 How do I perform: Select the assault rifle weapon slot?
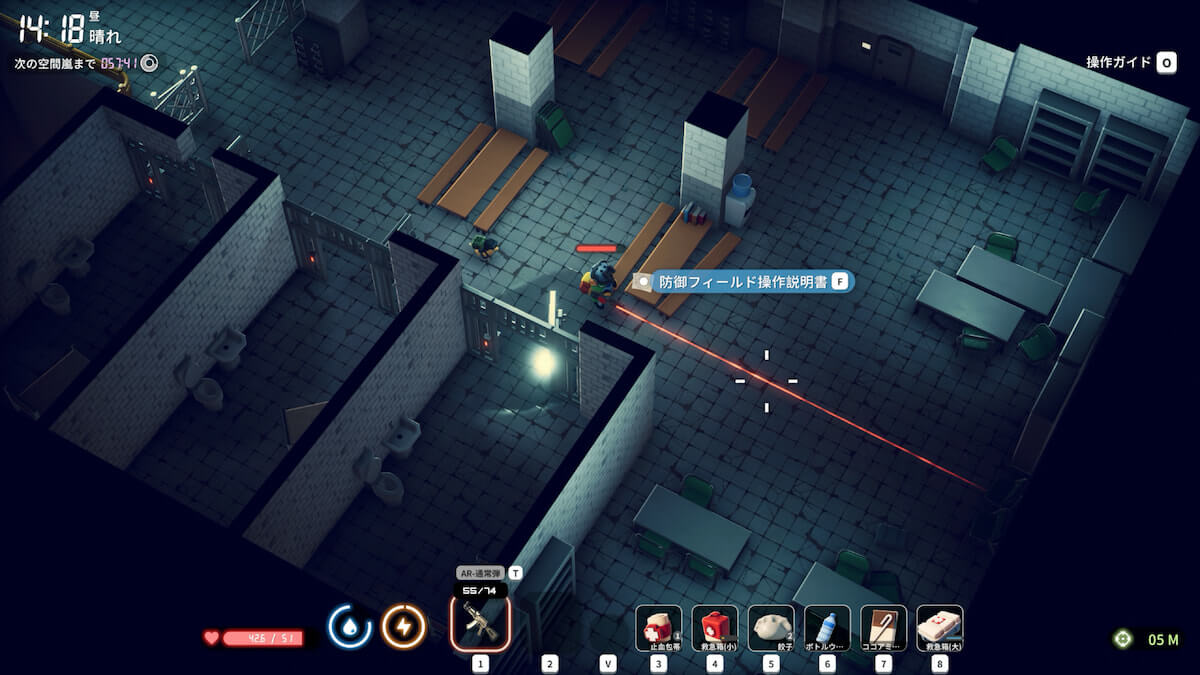point(480,622)
